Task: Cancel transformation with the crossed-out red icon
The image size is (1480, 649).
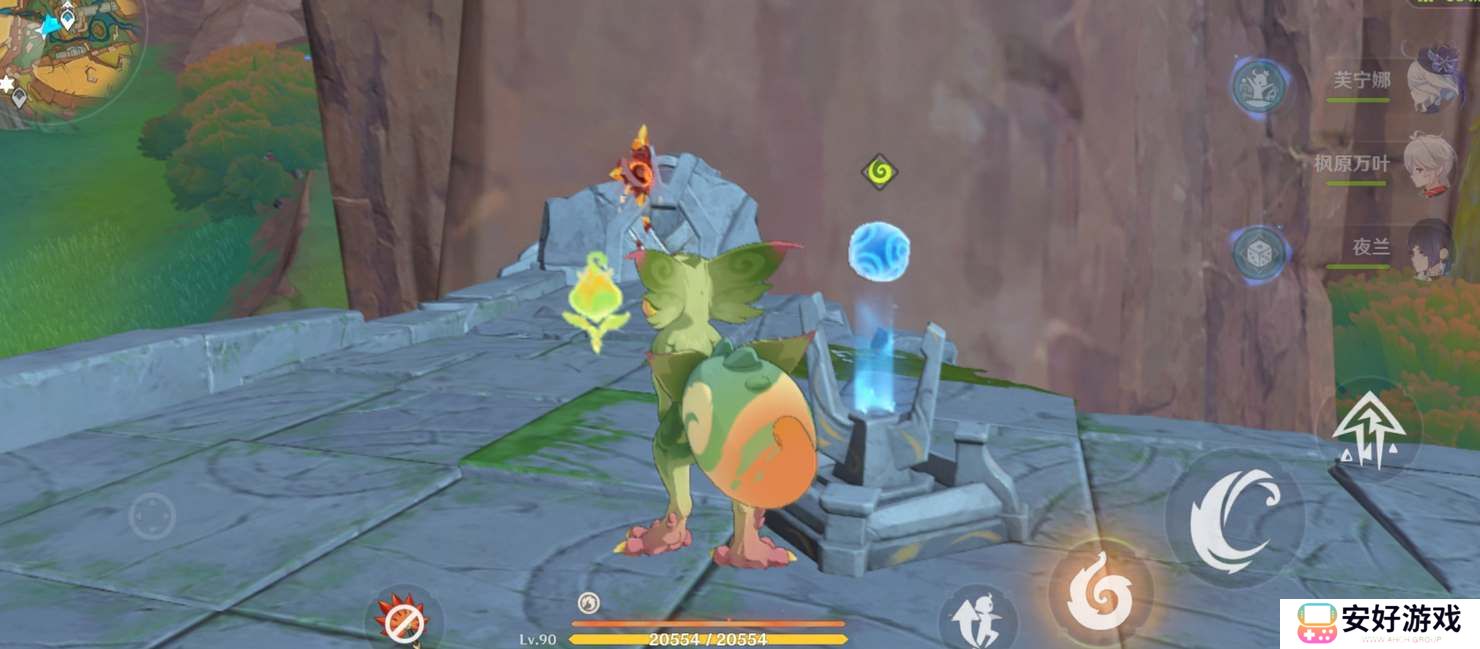Action: click(x=403, y=624)
